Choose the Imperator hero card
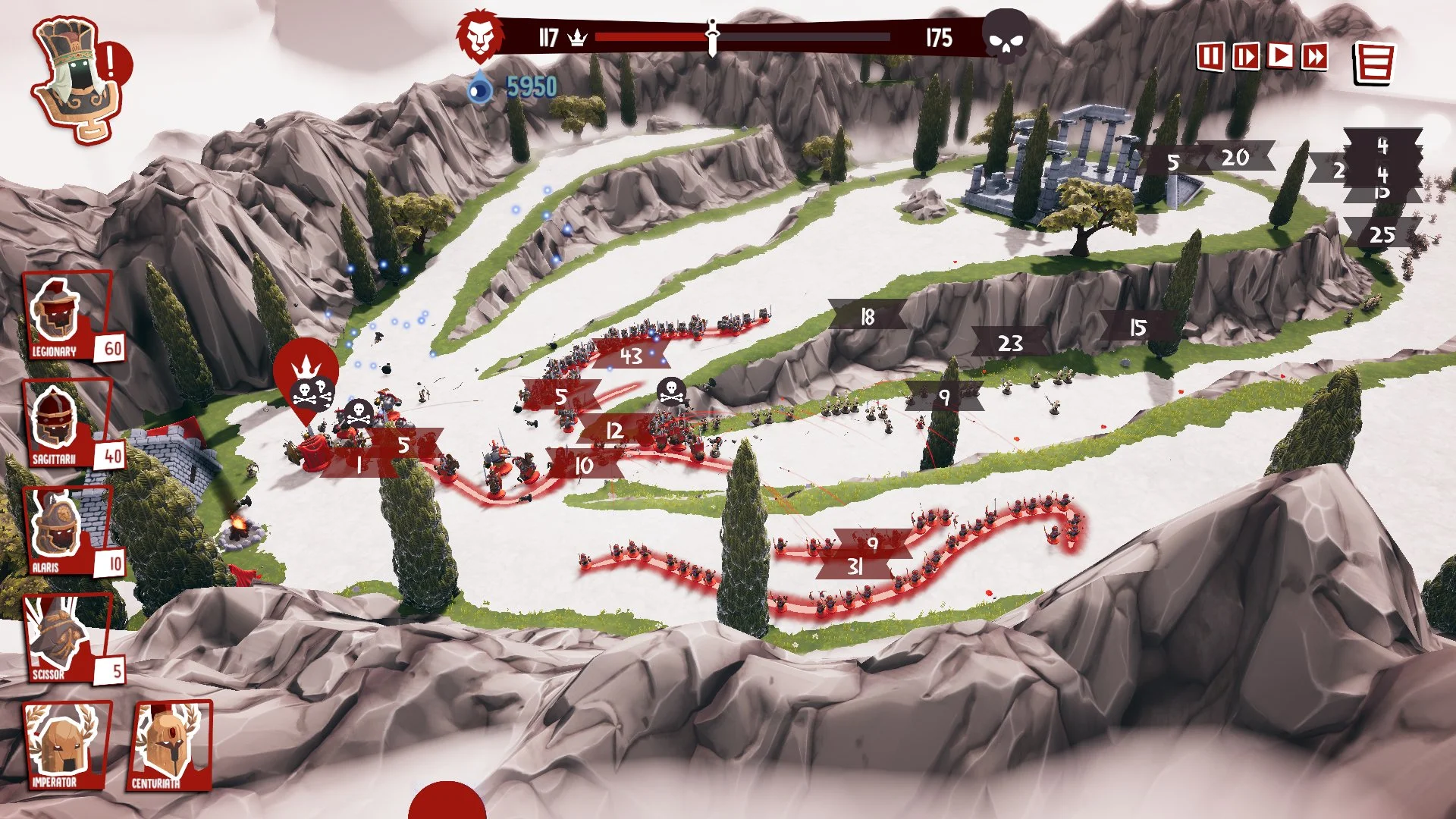1456x819 pixels. click(64, 746)
